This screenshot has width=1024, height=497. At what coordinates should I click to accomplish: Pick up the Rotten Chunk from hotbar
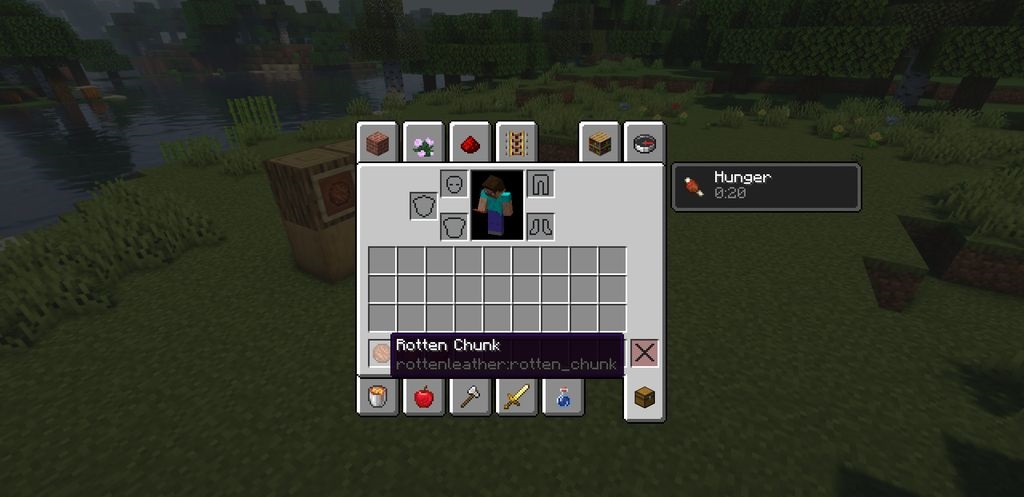click(382, 352)
